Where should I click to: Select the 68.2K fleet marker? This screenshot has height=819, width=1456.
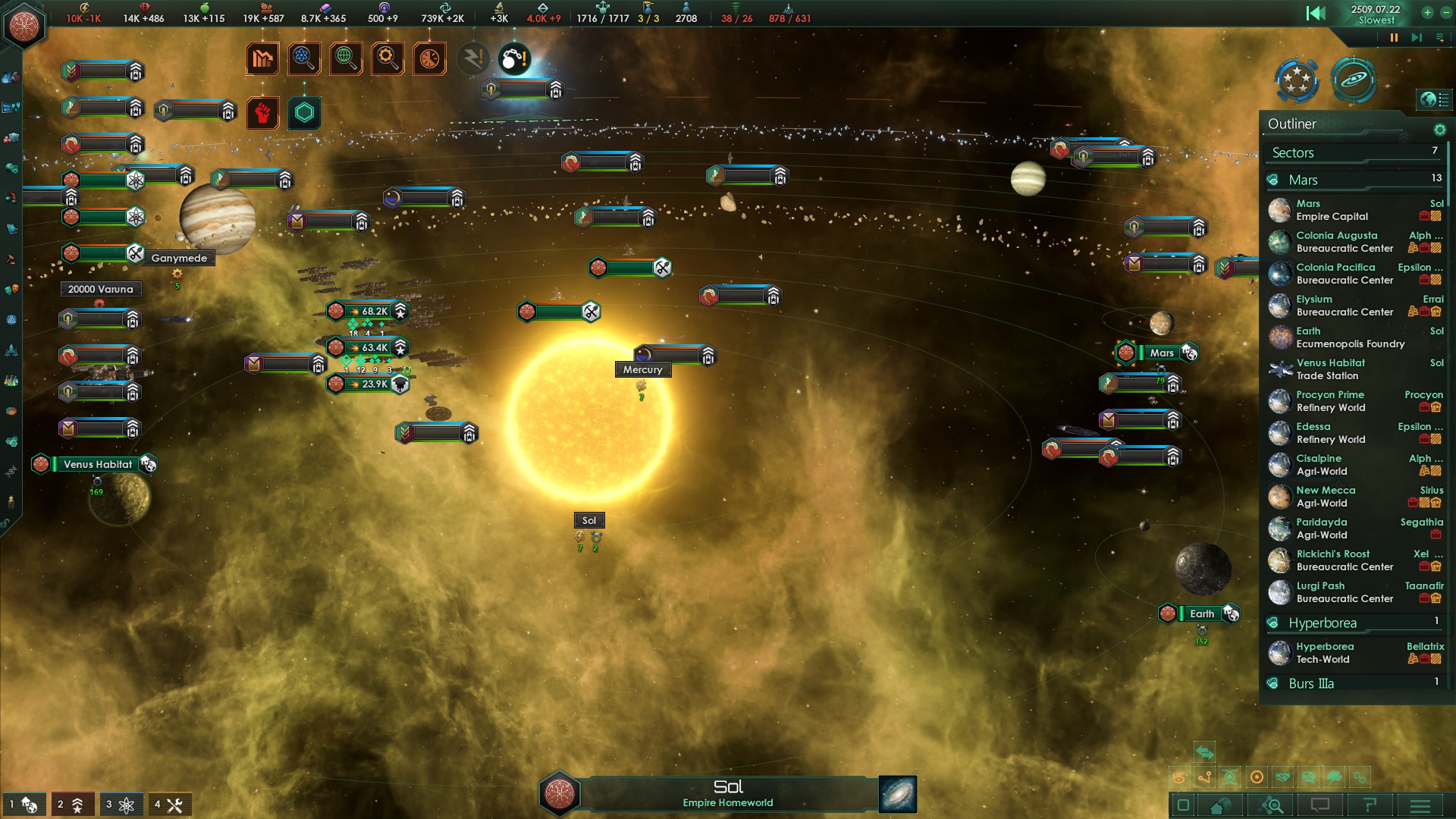[369, 311]
